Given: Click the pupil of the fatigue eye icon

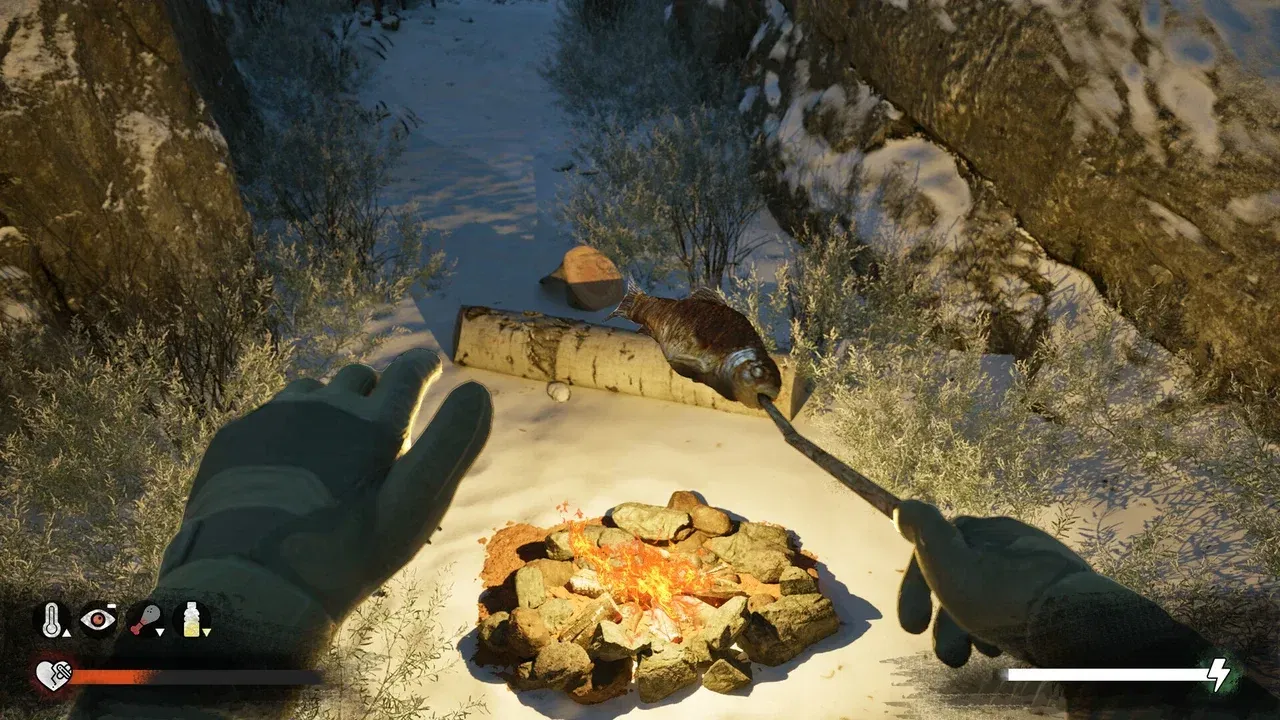Looking at the screenshot, I should click(x=99, y=620).
